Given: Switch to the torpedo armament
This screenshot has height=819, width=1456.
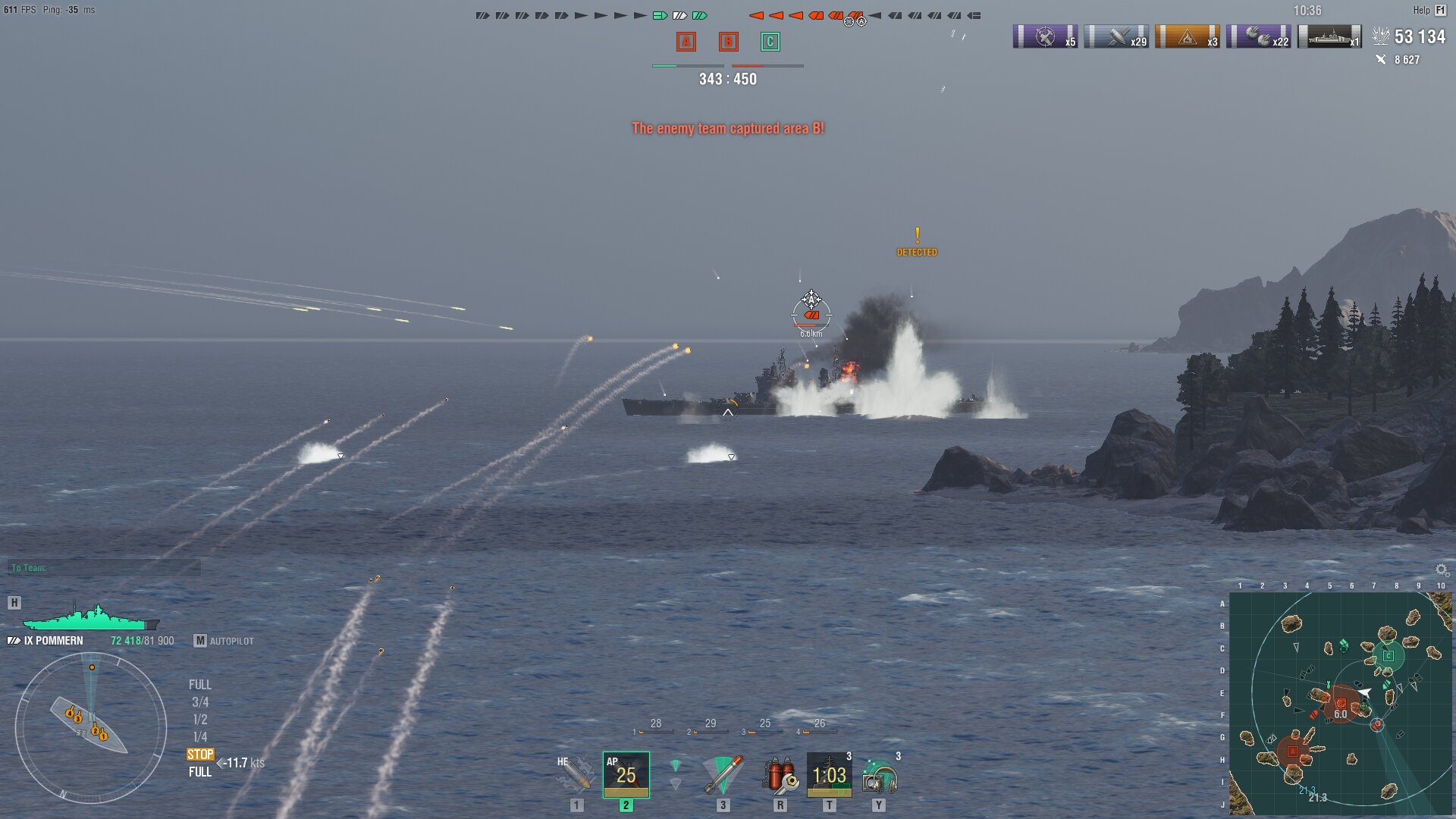Looking at the screenshot, I should click(x=723, y=774).
